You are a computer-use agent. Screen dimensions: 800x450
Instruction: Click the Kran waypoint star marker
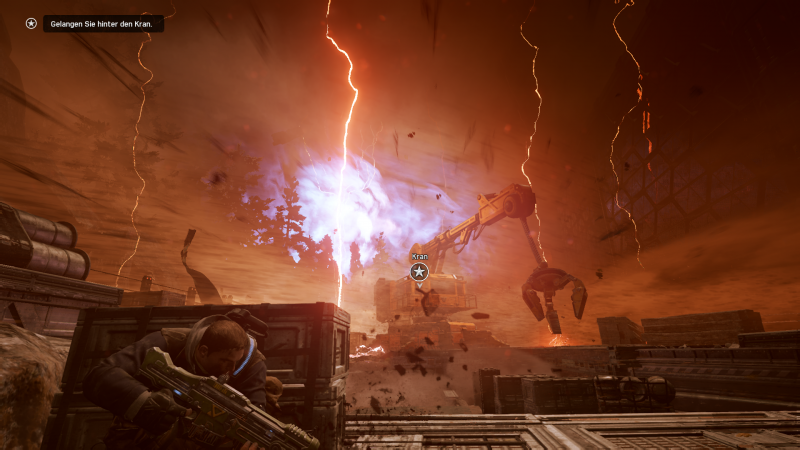(x=419, y=272)
